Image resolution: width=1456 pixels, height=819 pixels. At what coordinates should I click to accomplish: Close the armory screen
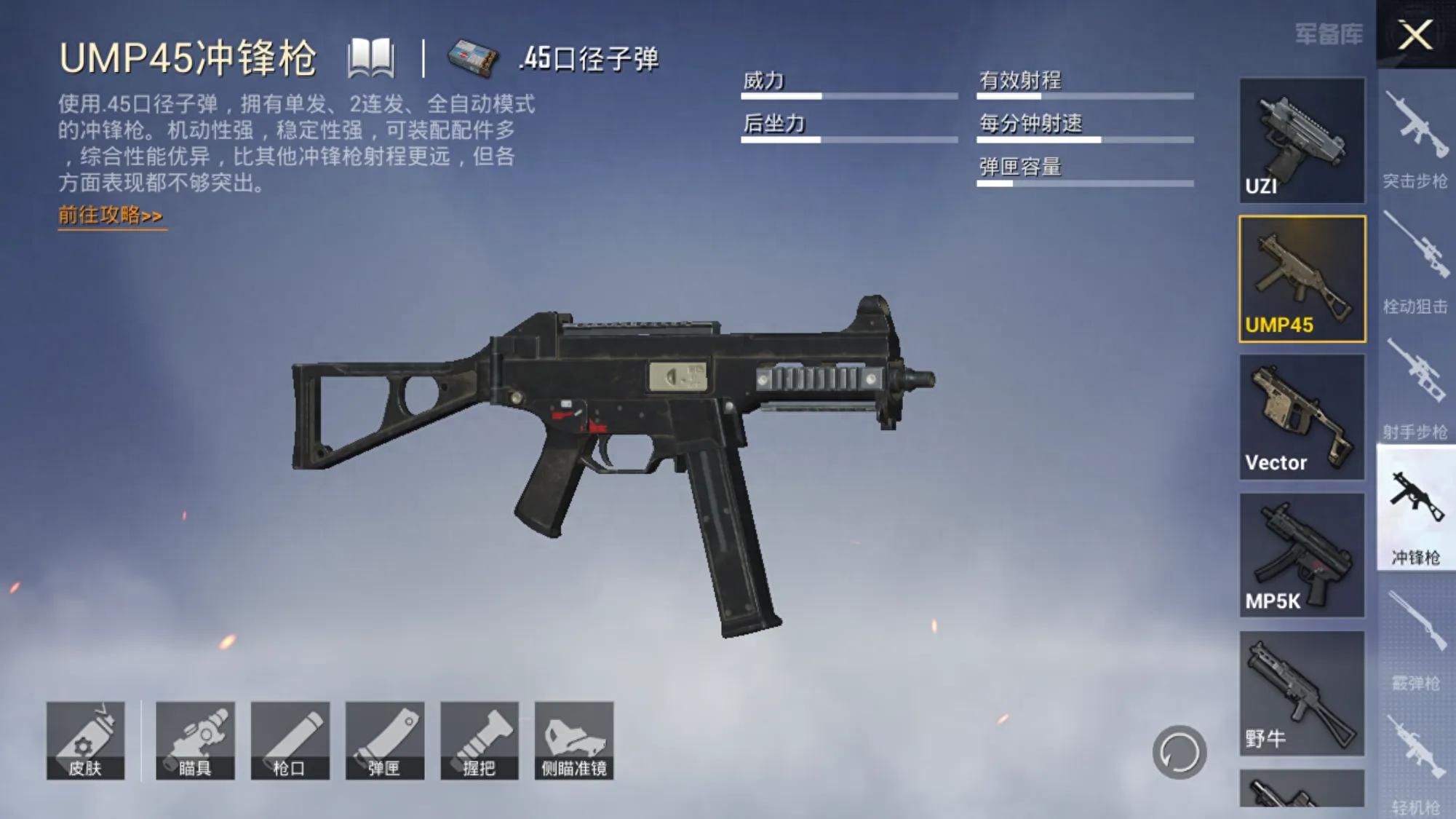point(1415,34)
